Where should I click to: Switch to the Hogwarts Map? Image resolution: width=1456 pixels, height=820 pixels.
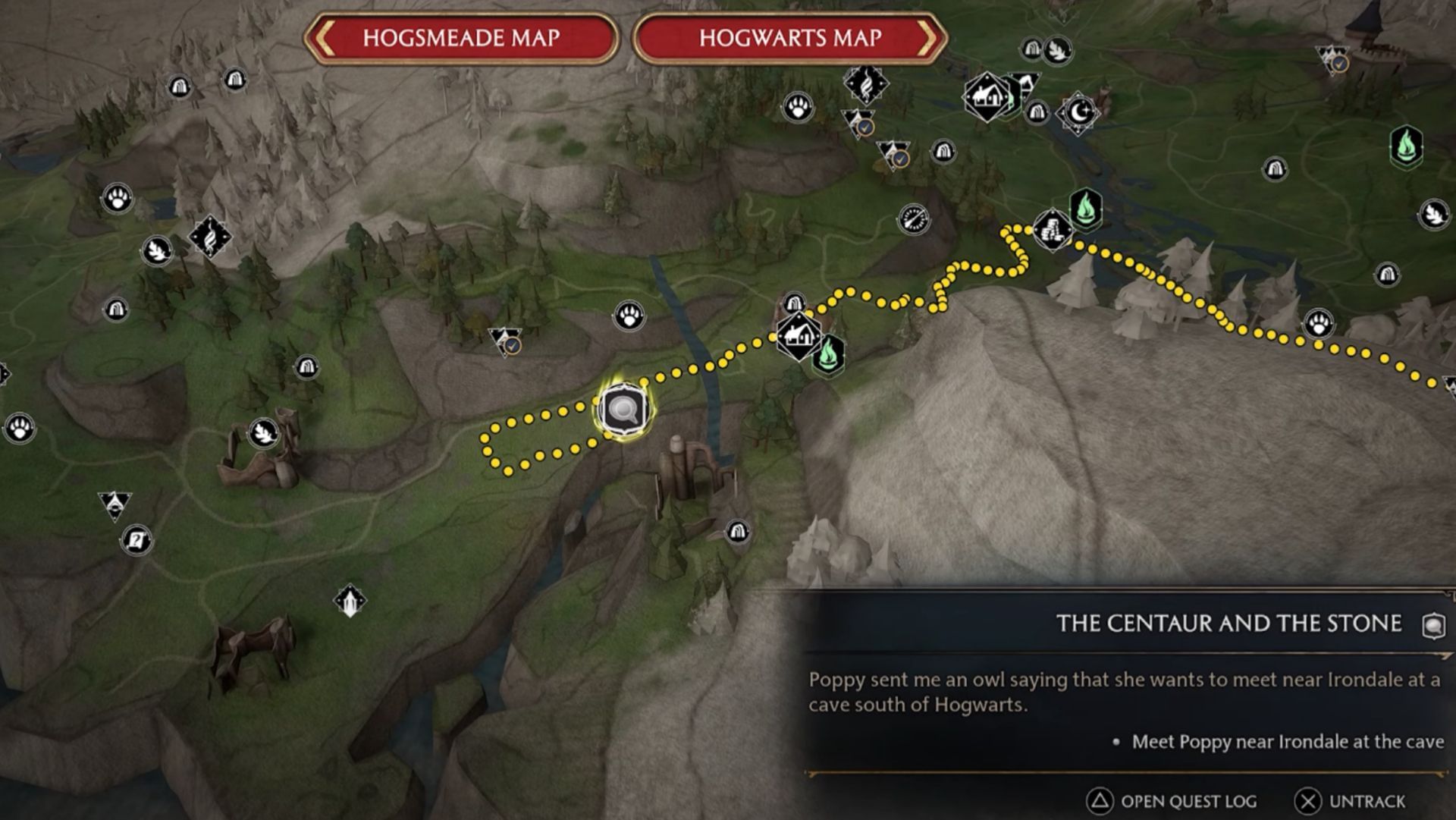click(789, 38)
